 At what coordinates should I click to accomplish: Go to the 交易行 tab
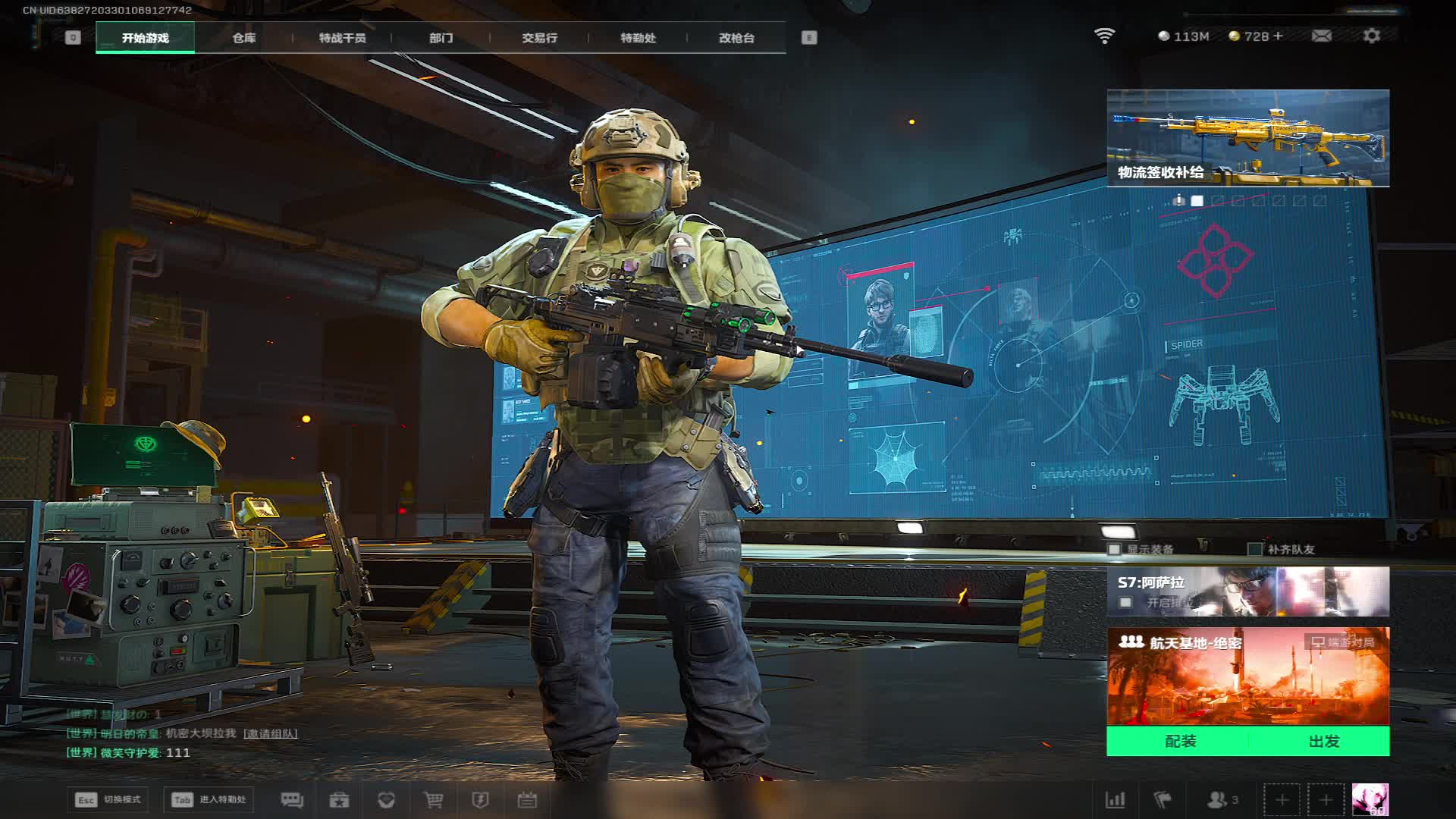click(539, 38)
